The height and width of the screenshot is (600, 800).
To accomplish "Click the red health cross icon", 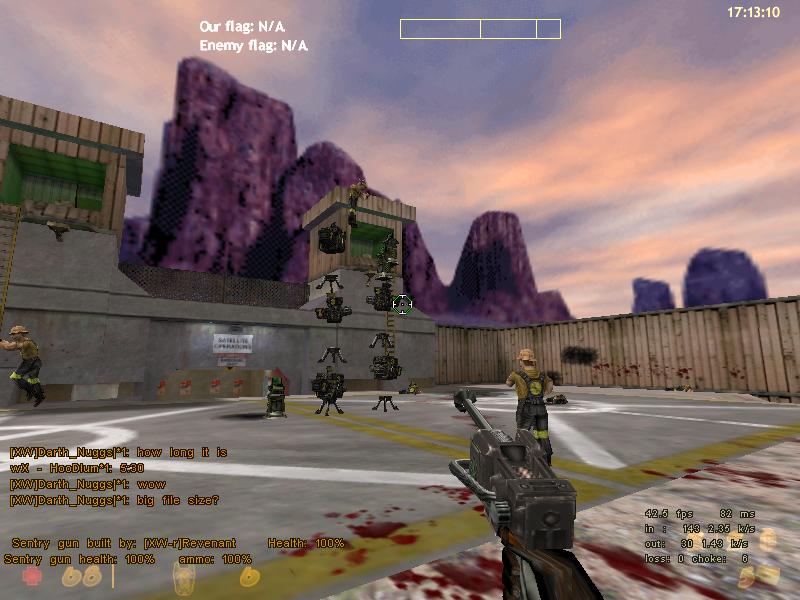I will coord(33,577).
